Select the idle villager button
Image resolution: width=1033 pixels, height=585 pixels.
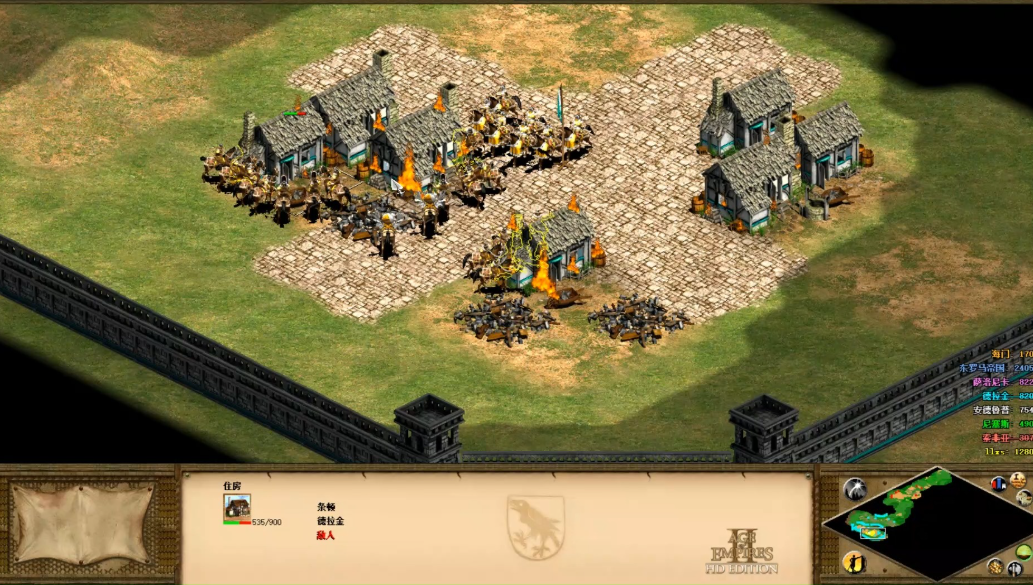click(x=855, y=561)
